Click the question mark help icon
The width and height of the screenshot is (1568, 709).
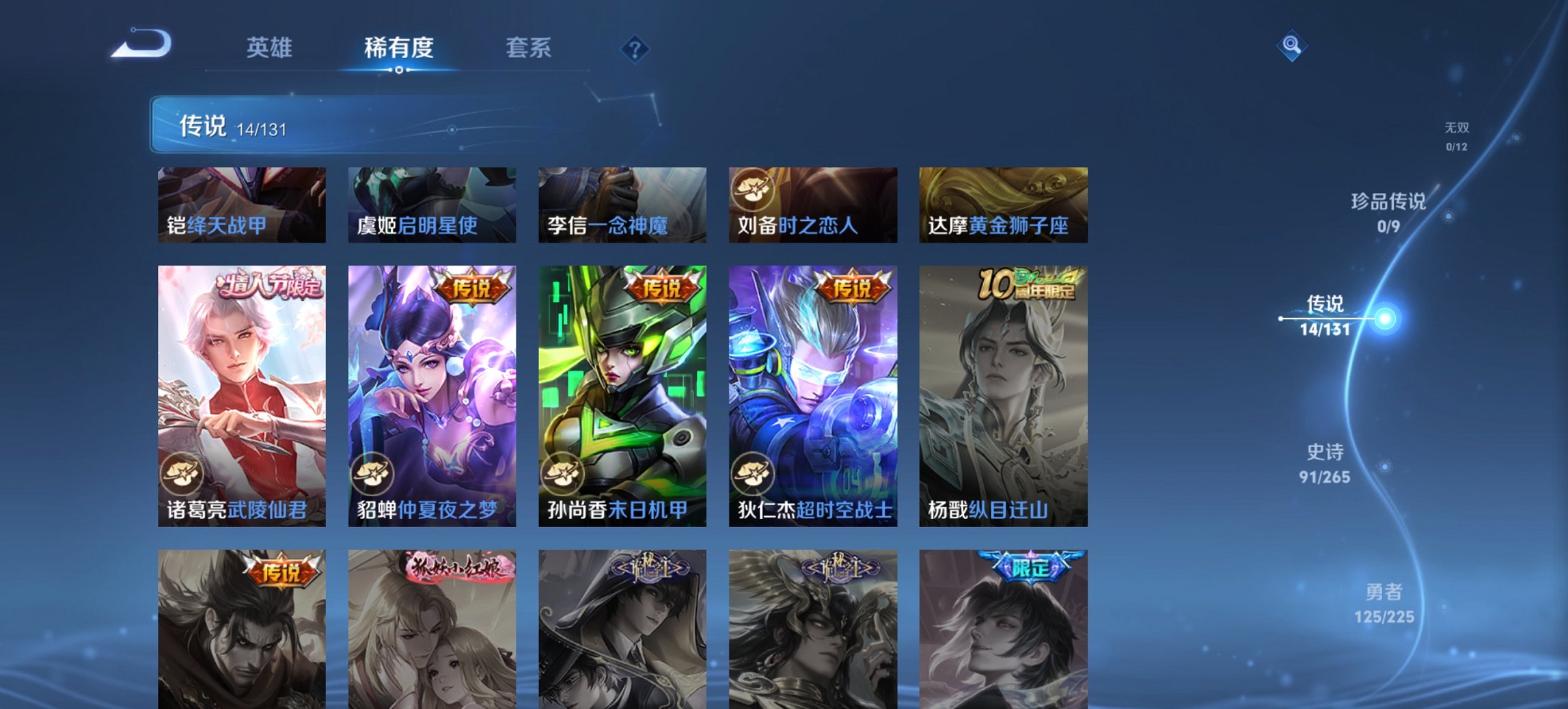click(x=635, y=49)
